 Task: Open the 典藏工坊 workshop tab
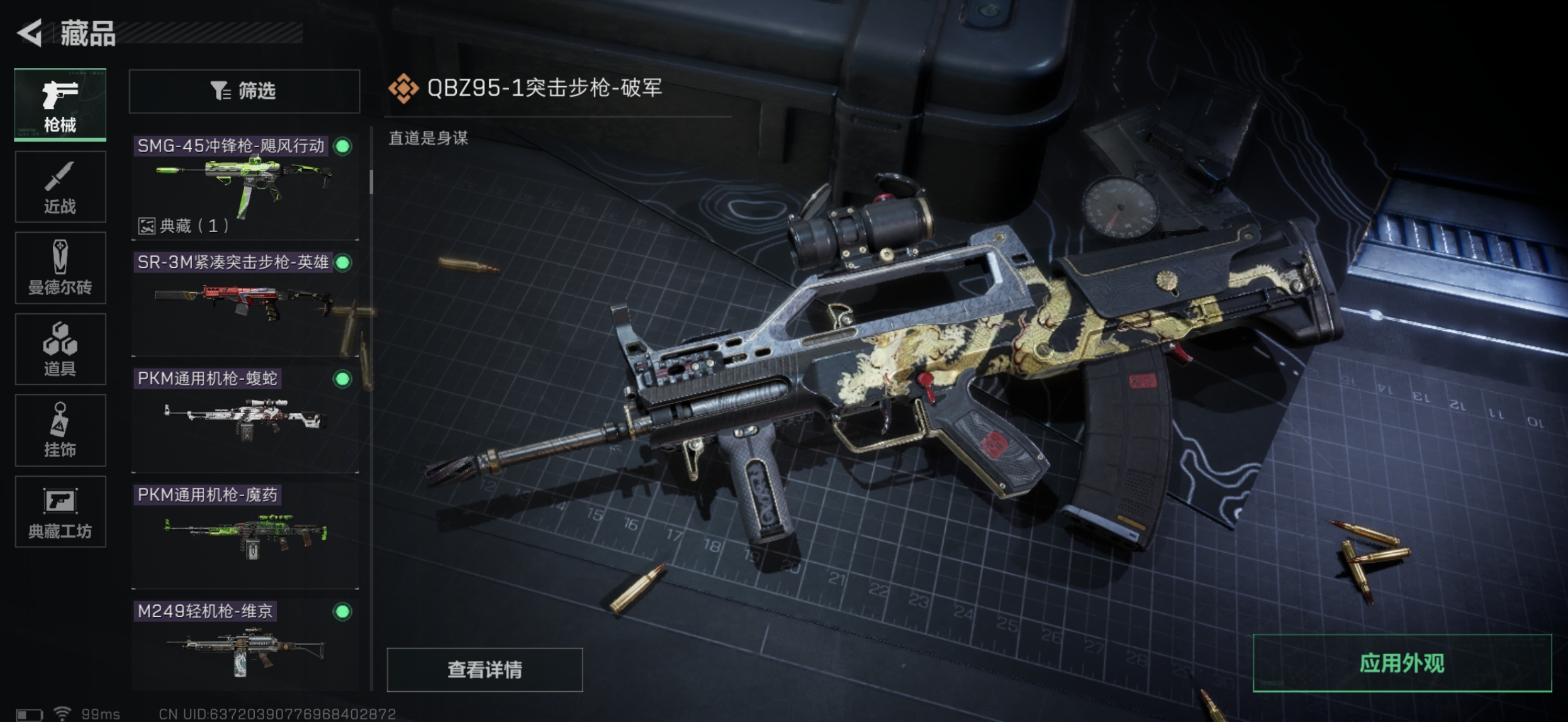coord(60,511)
